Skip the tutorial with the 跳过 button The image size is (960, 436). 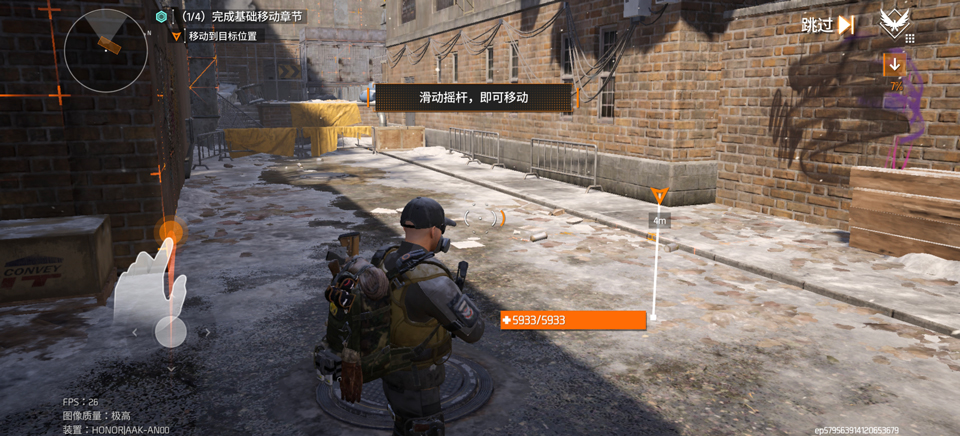(x=828, y=25)
